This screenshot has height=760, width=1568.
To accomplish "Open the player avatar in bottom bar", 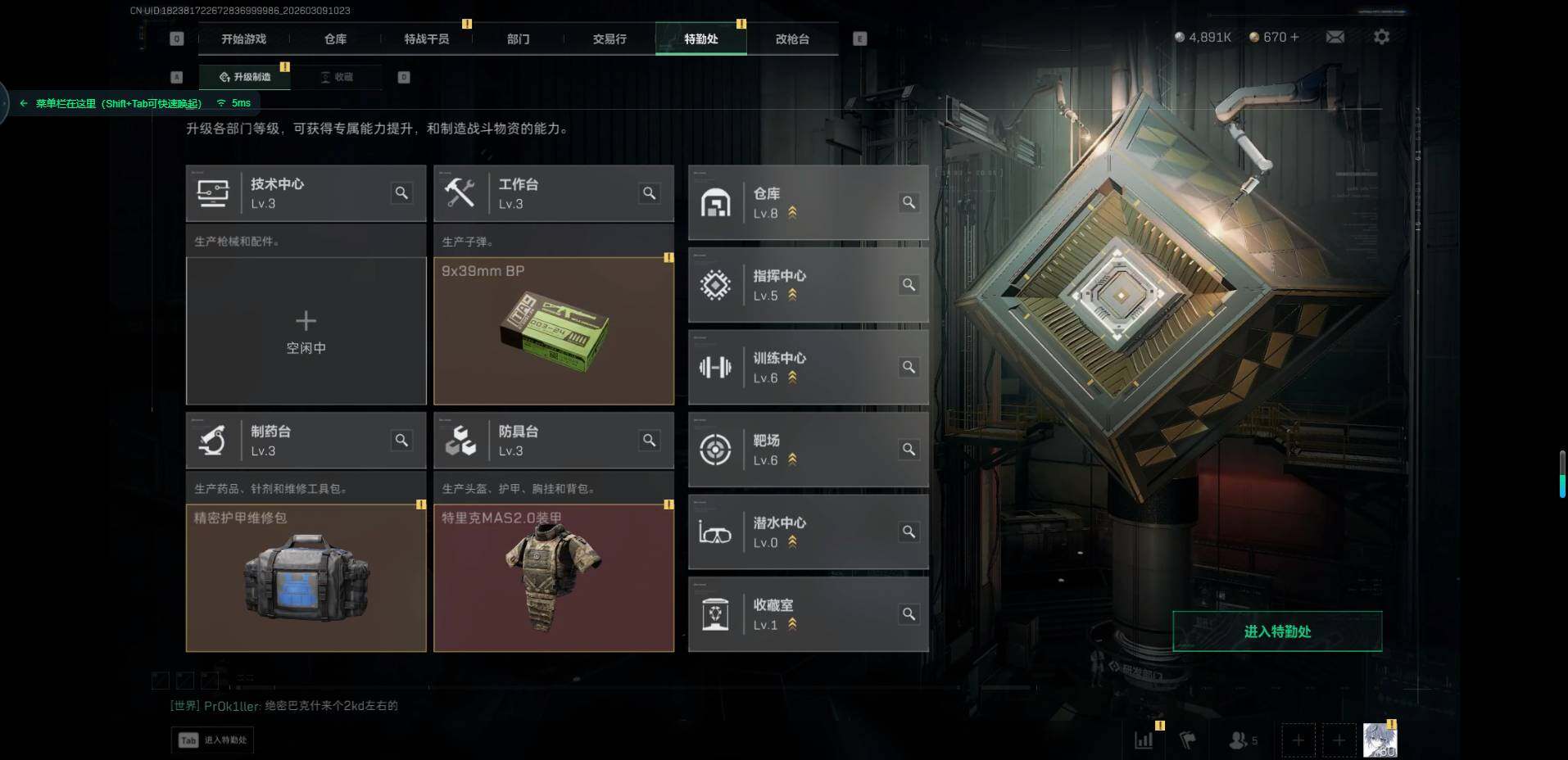I will [1380, 740].
